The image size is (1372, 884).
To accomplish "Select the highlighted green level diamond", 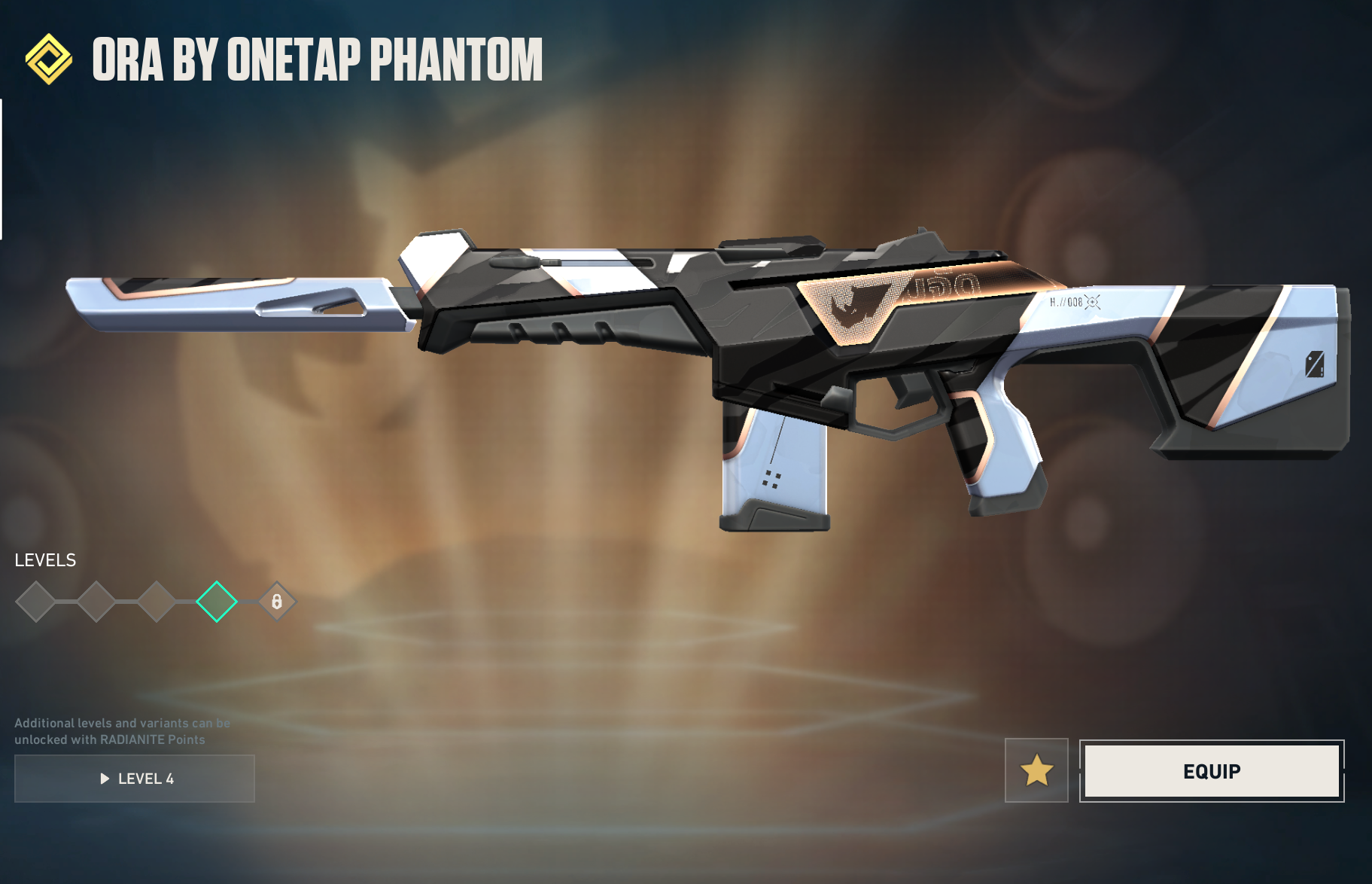I will 217,602.
